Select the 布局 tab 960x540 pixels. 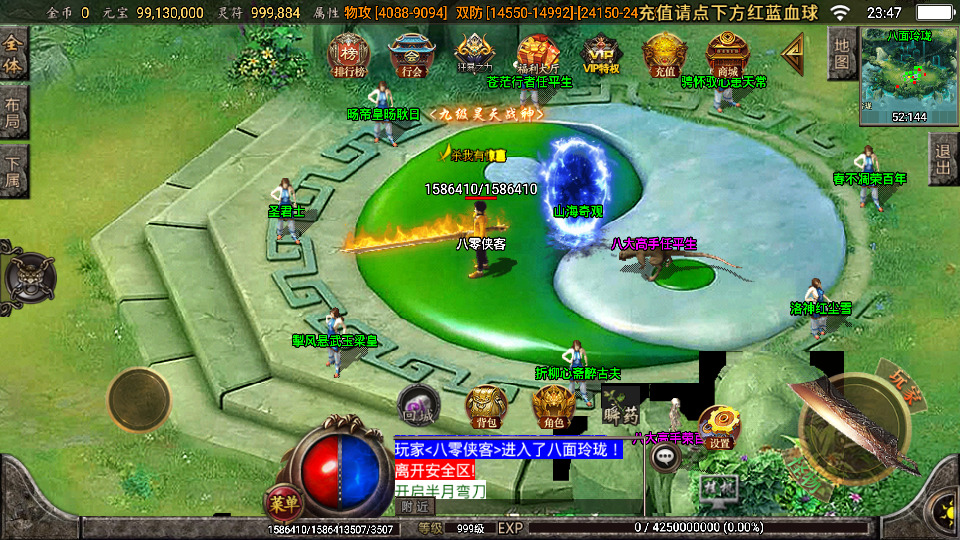[x=13, y=112]
